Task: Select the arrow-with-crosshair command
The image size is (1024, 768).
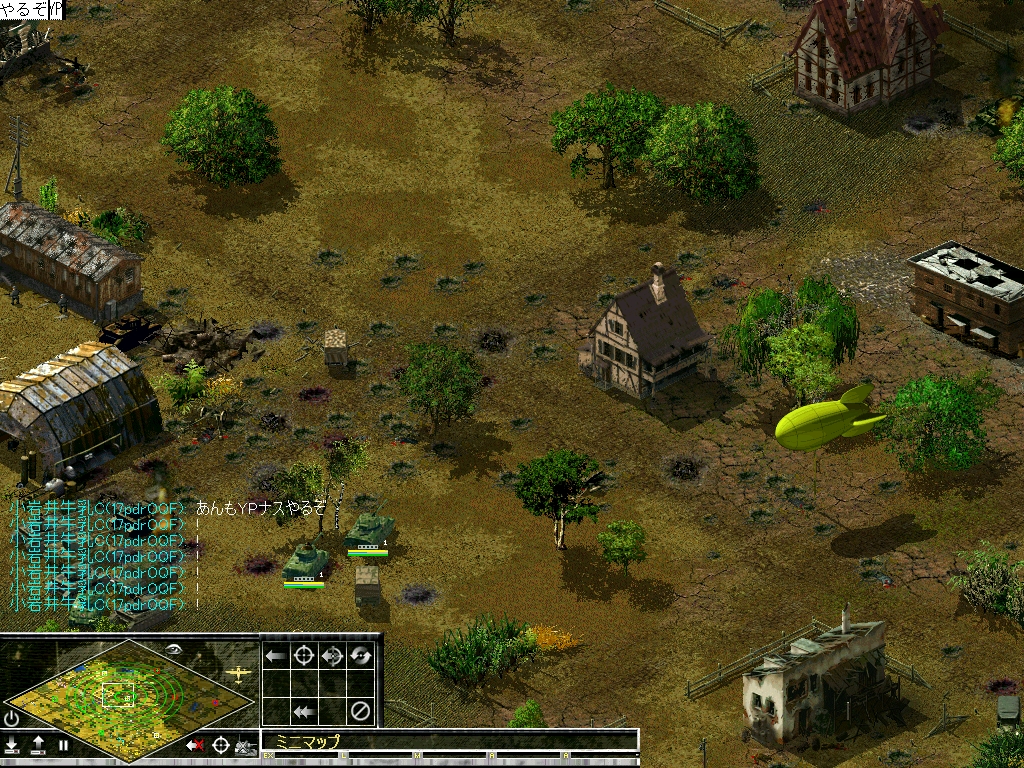Action: tap(333, 656)
